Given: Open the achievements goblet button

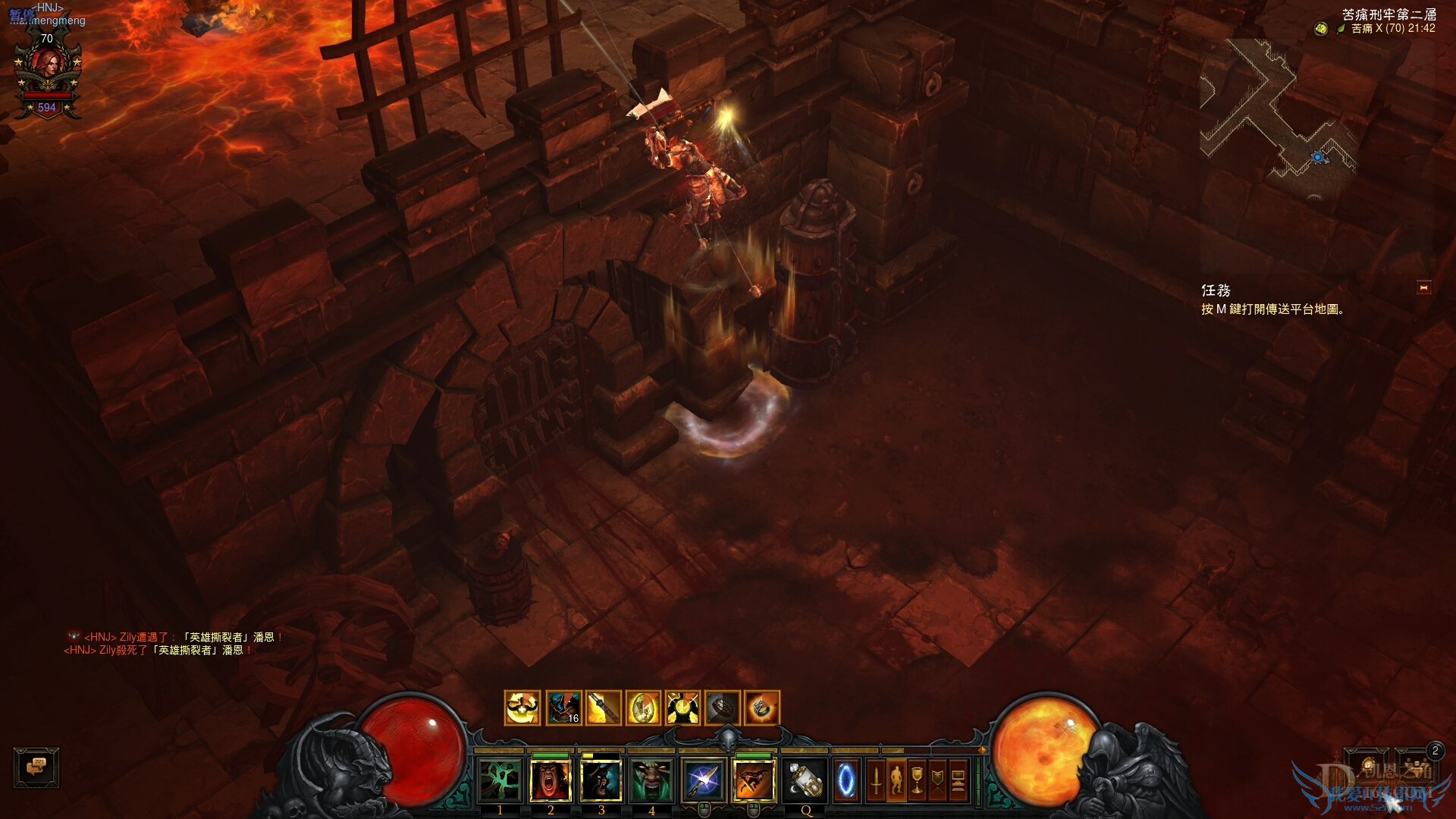Looking at the screenshot, I should click(917, 780).
